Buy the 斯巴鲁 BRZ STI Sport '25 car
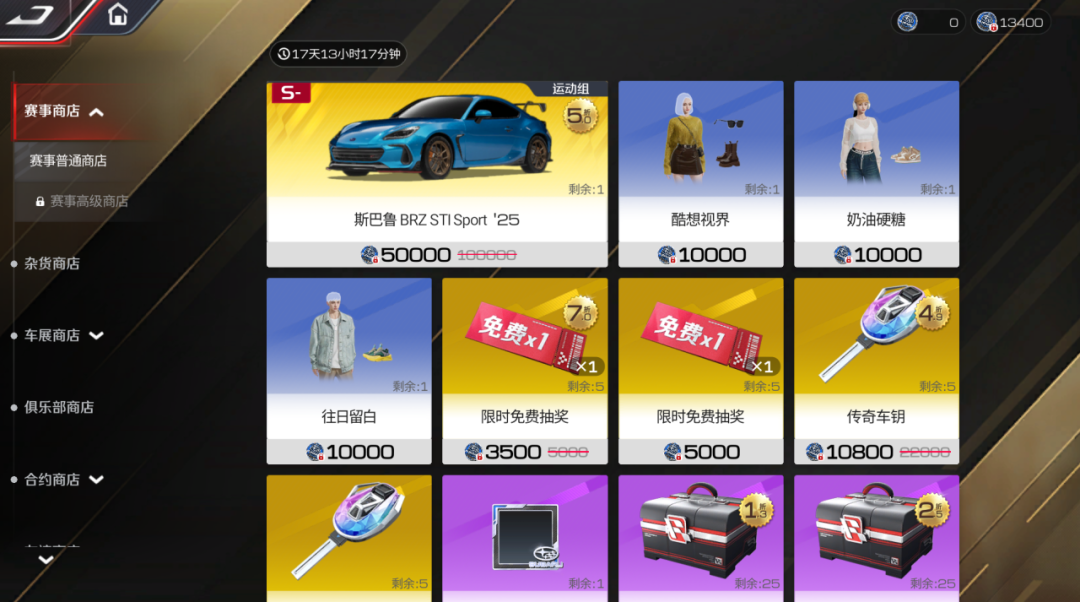Screen dimensions: 1080x602 point(436,174)
